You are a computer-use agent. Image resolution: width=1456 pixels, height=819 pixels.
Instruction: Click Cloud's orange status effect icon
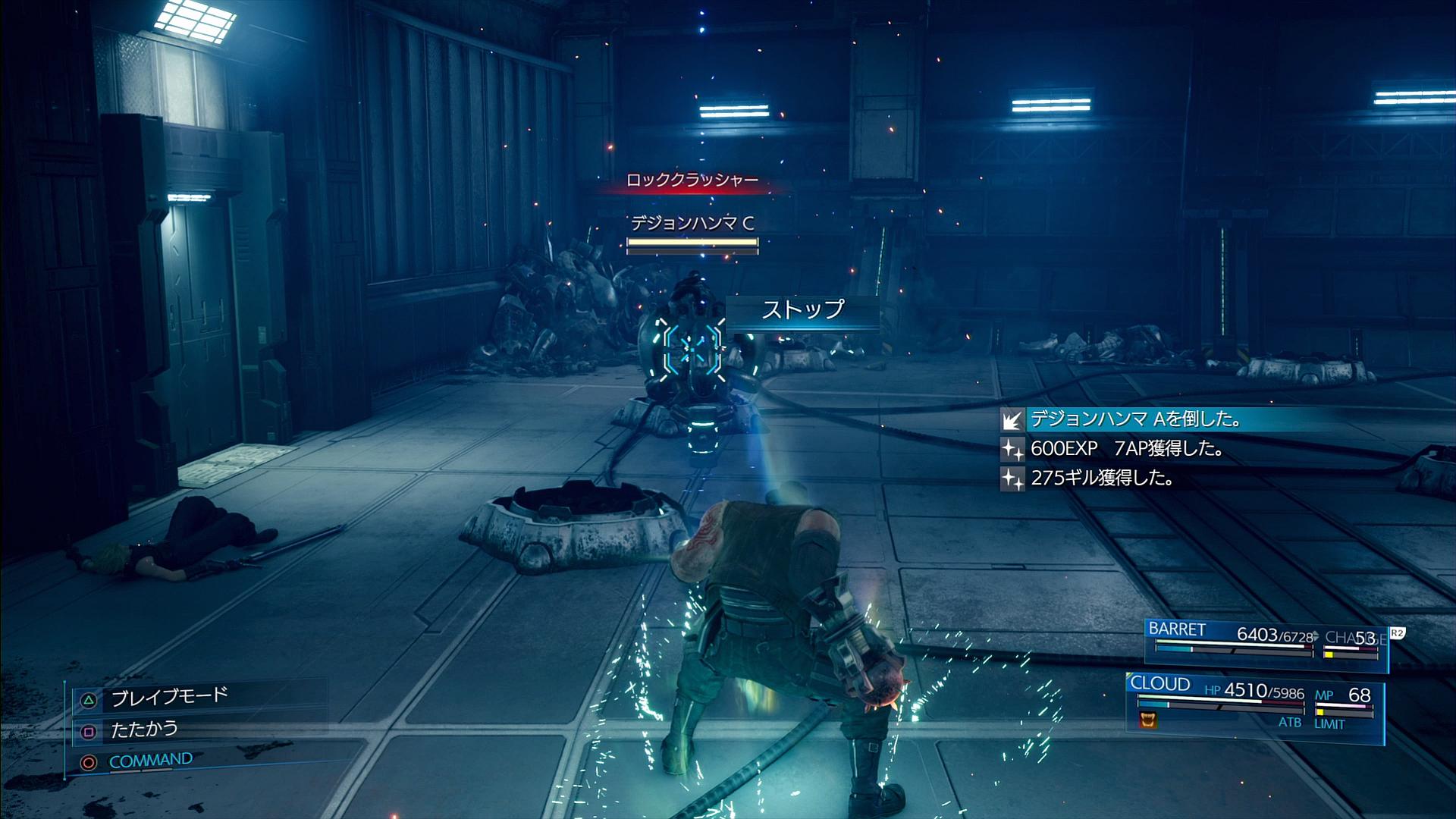[x=1148, y=719]
